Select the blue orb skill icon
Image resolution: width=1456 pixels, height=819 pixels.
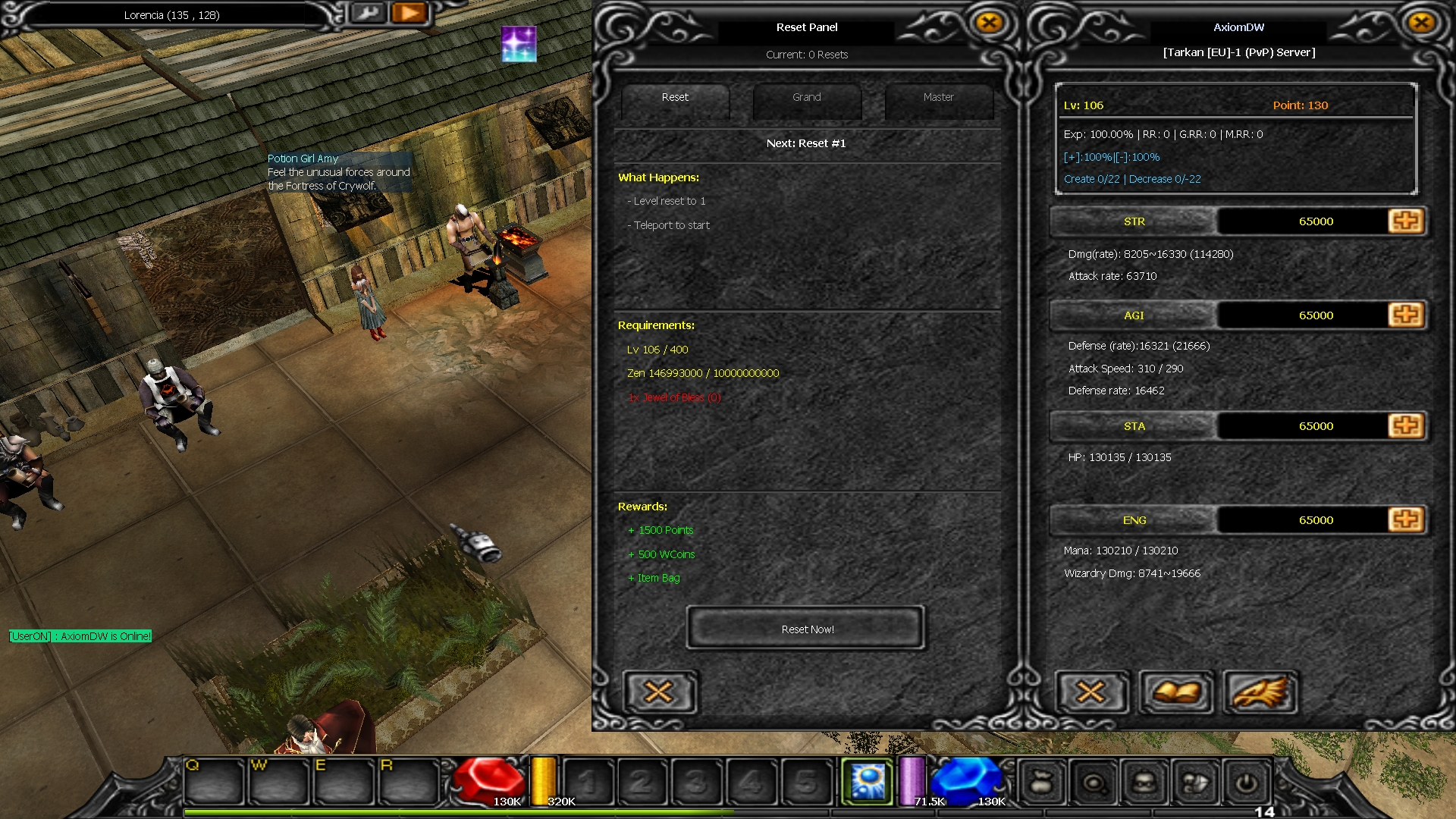pyautogui.click(x=868, y=781)
